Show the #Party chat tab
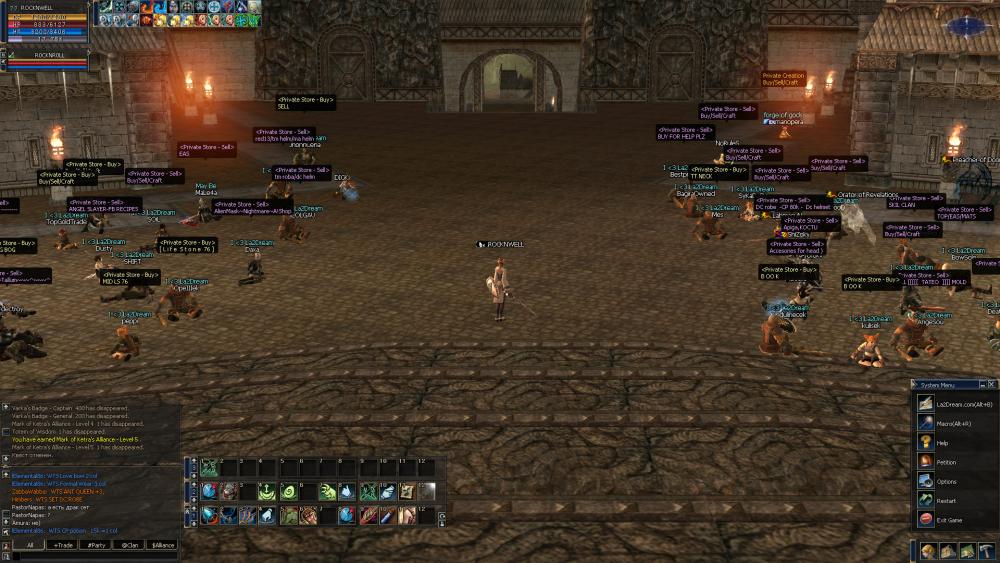This screenshot has height=563, width=1000. (97, 545)
